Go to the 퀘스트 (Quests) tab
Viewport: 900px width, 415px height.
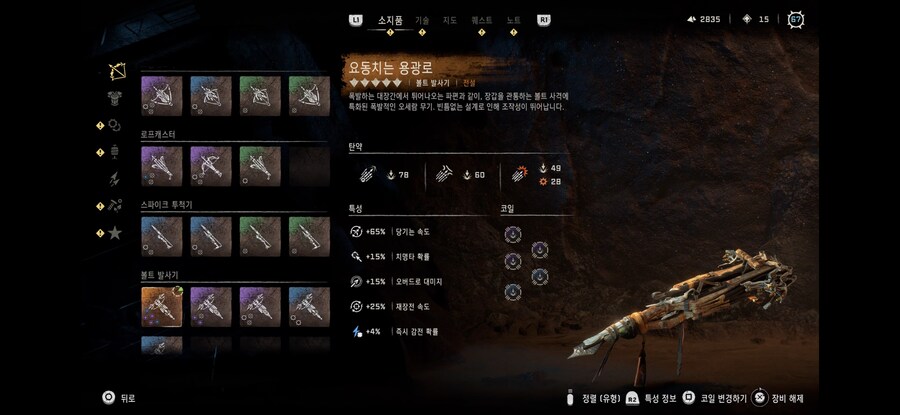(482, 19)
